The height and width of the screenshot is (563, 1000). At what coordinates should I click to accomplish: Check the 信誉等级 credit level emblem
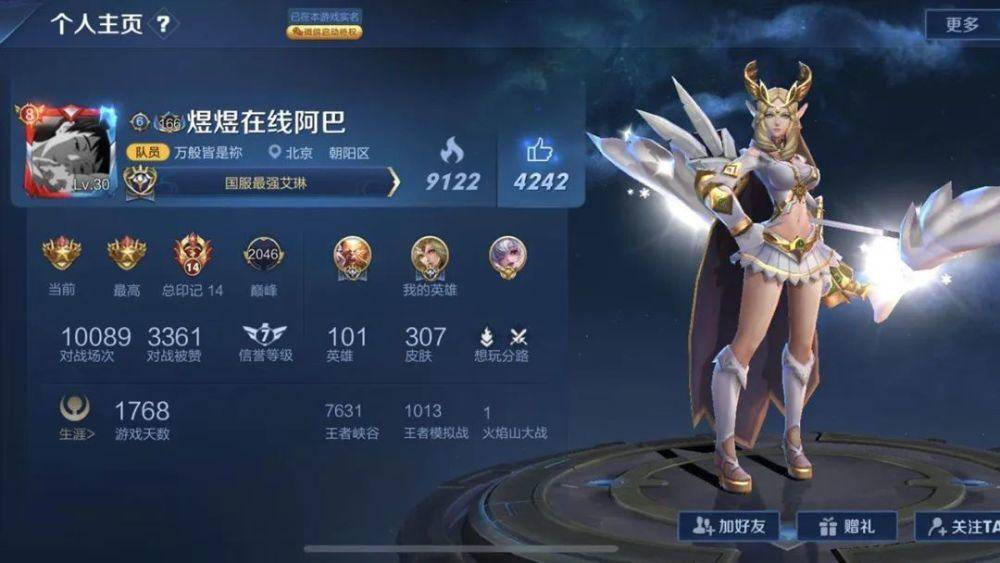click(x=264, y=335)
